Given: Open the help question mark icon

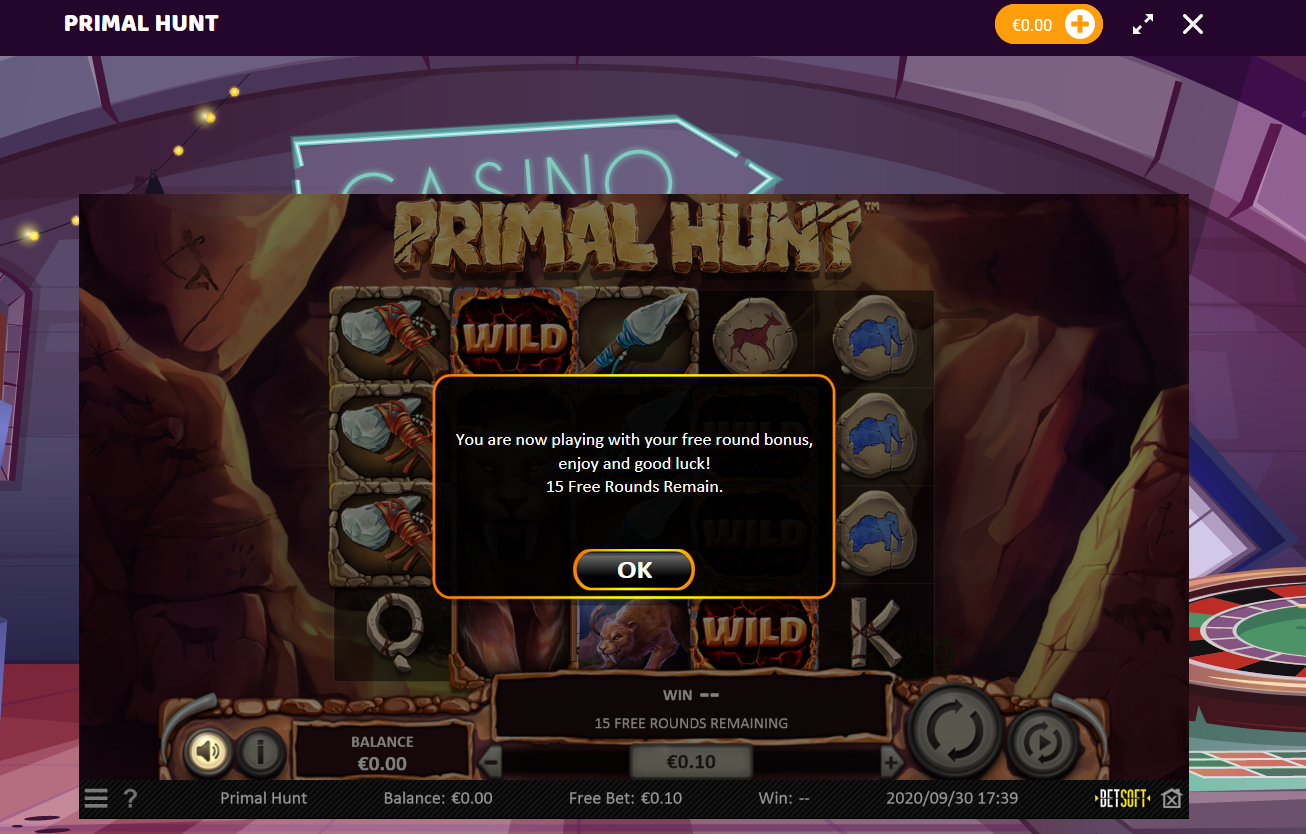Looking at the screenshot, I should (130, 798).
